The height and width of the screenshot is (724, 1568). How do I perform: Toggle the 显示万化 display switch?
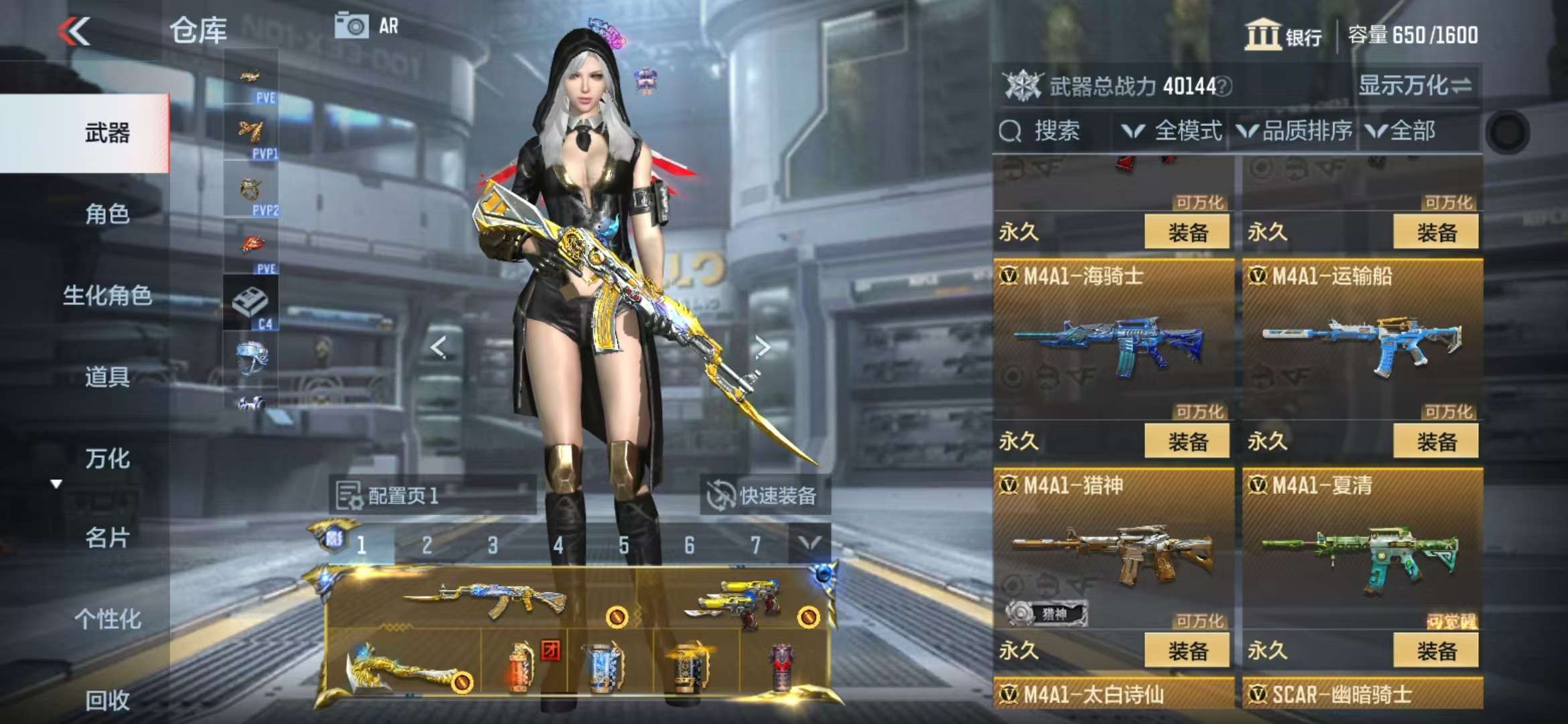coord(1415,86)
